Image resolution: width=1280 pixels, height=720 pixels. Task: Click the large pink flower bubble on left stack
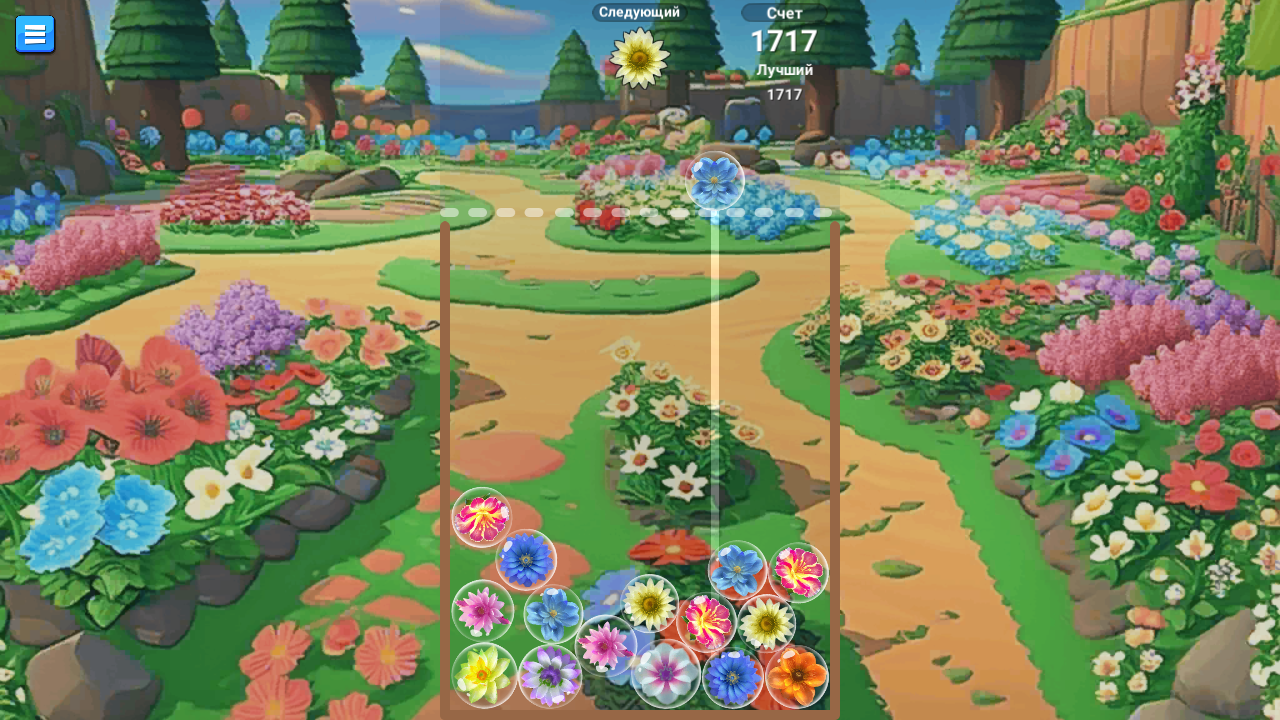482,516
